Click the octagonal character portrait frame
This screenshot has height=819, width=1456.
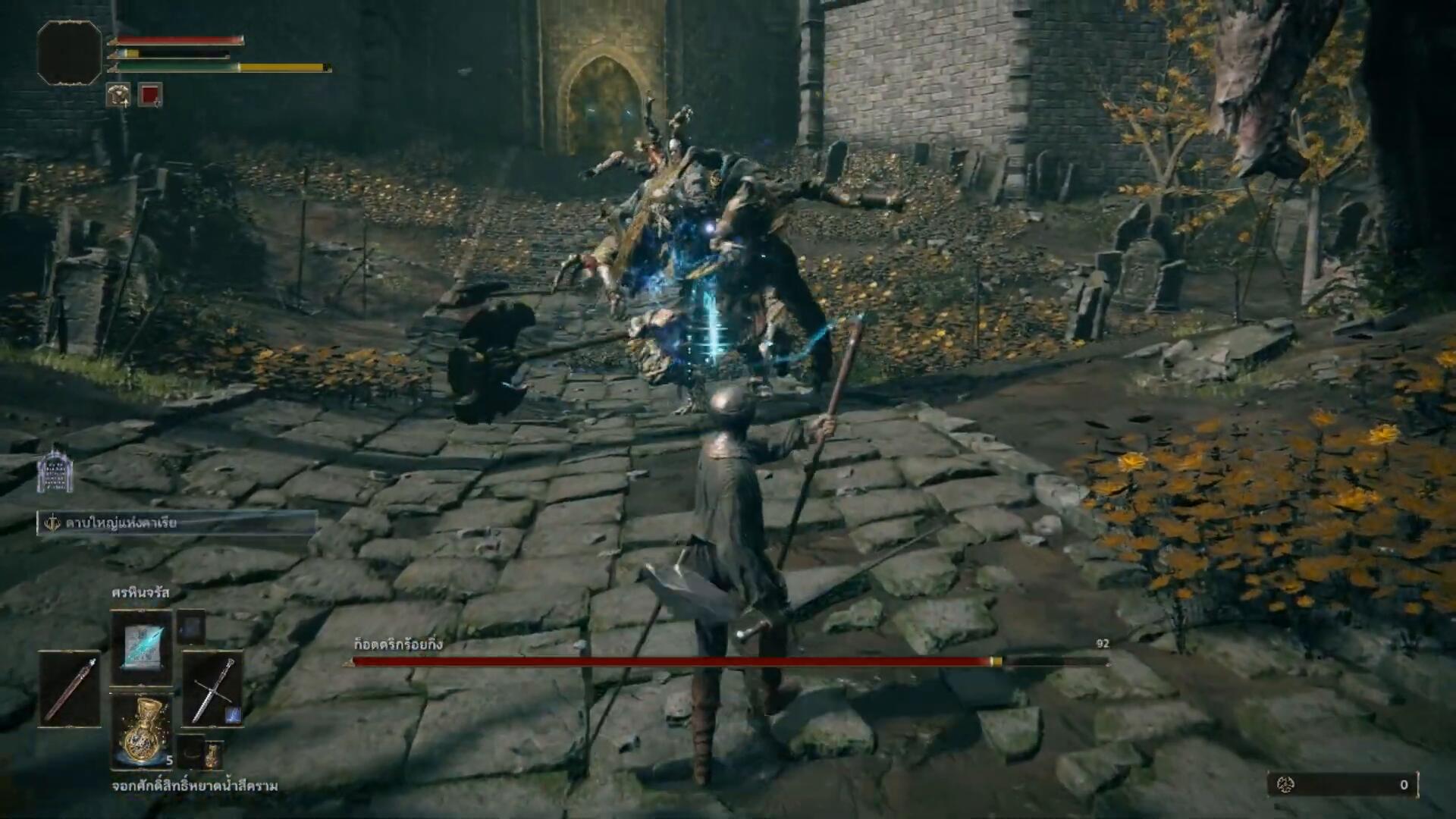tap(69, 52)
